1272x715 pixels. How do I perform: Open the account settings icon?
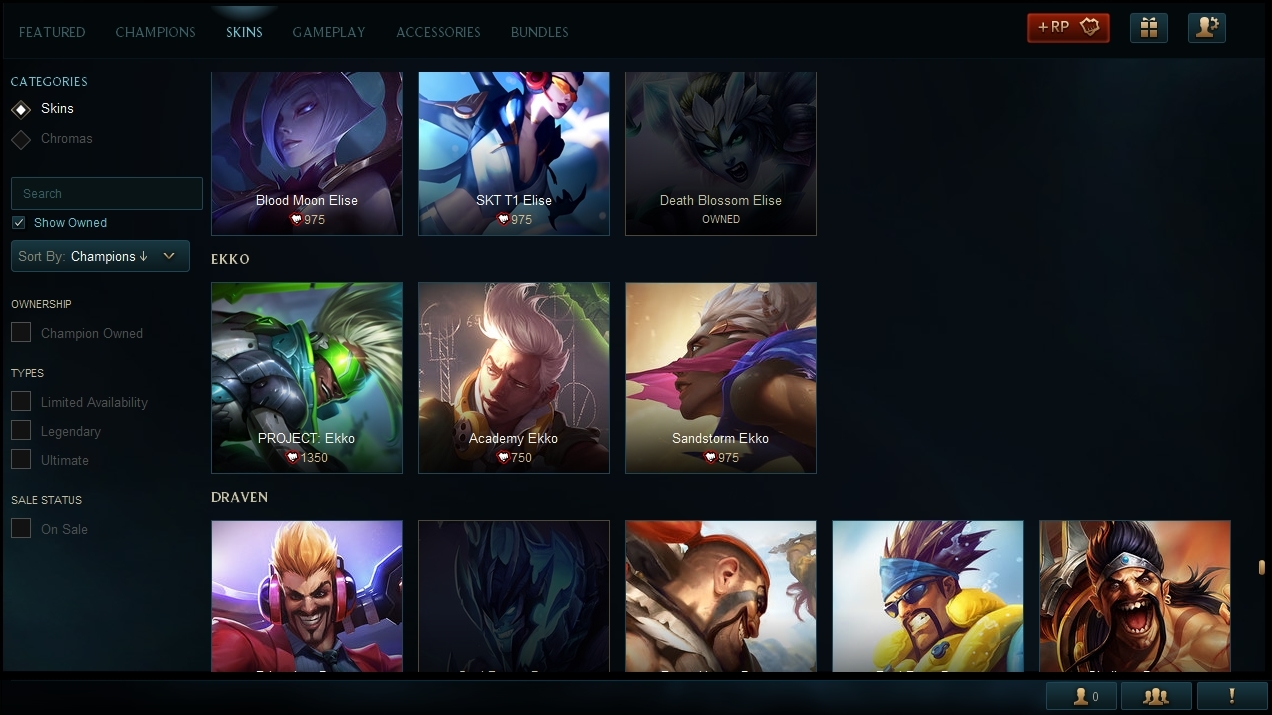[1207, 27]
